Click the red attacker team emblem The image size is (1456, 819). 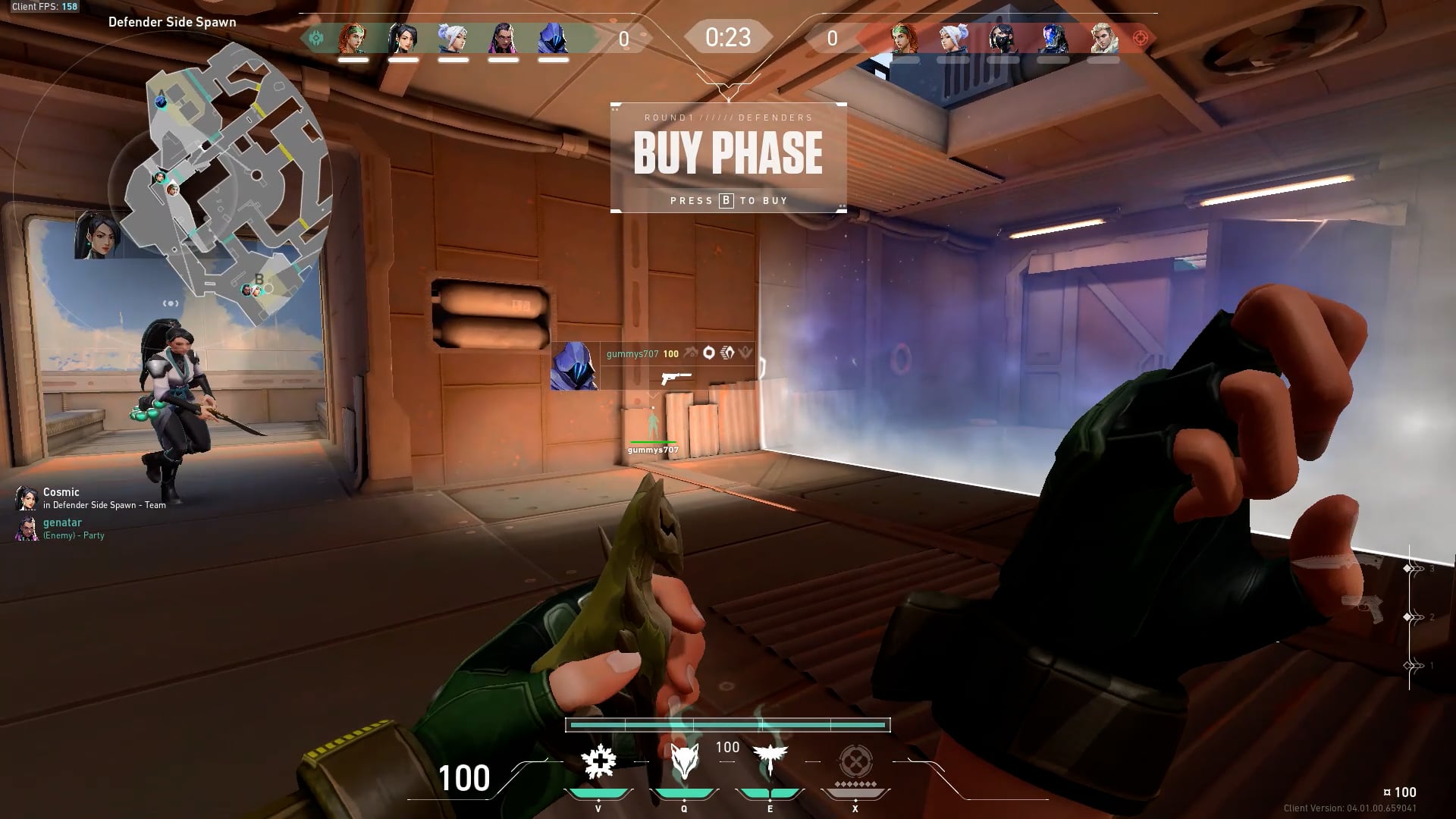click(1139, 38)
